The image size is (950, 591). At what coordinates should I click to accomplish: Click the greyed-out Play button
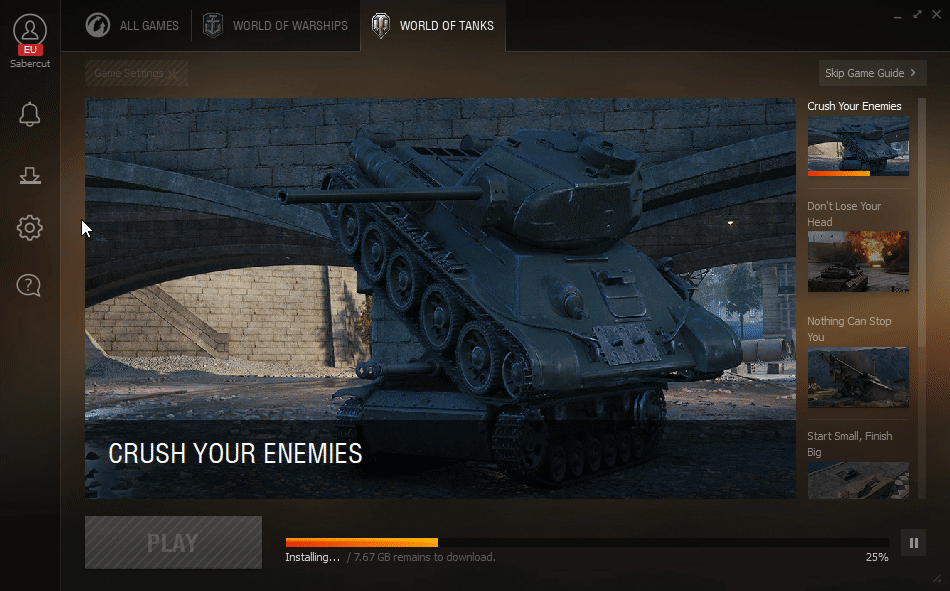(x=173, y=543)
